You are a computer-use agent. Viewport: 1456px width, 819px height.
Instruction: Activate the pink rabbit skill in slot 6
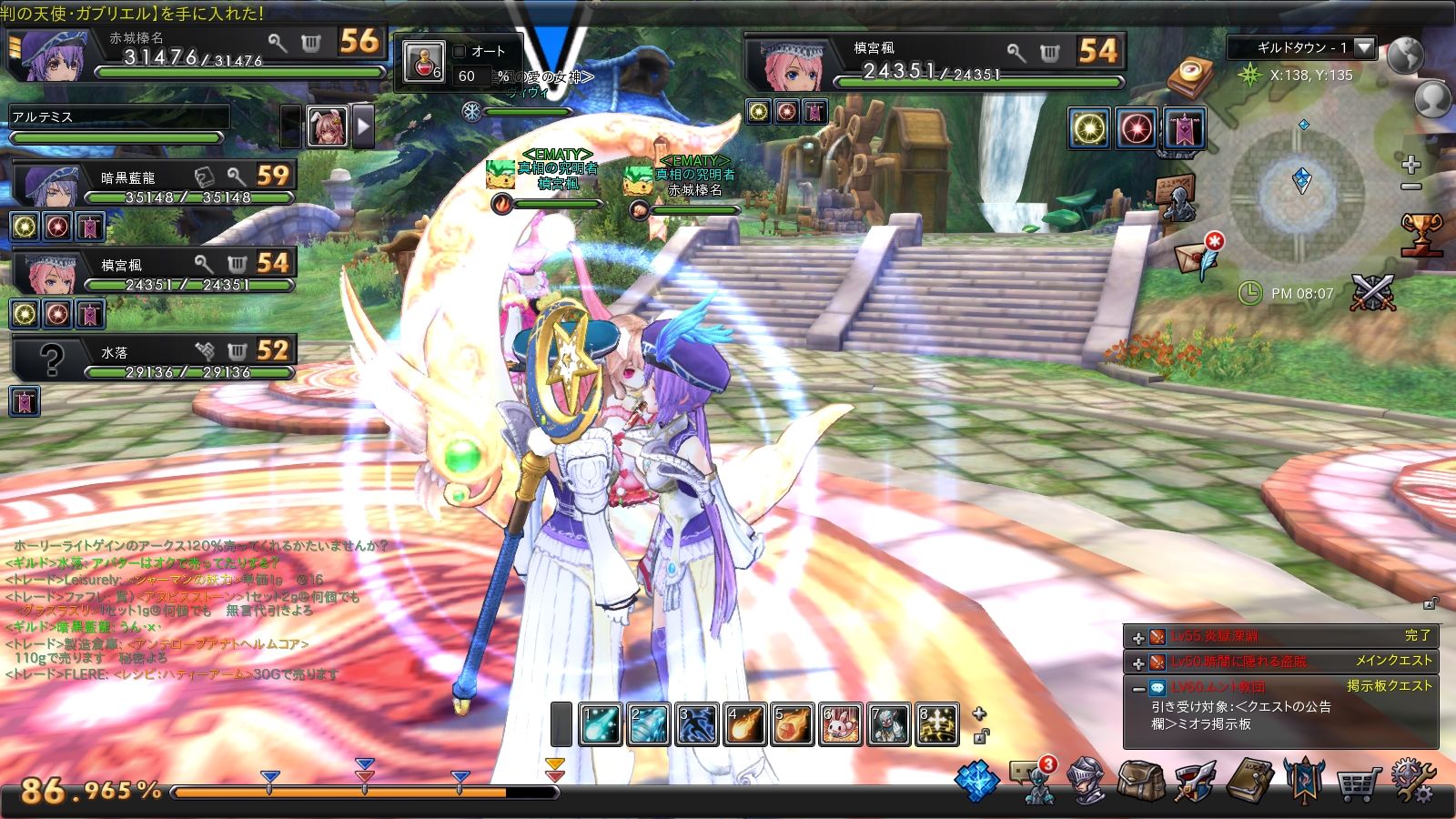841,725
